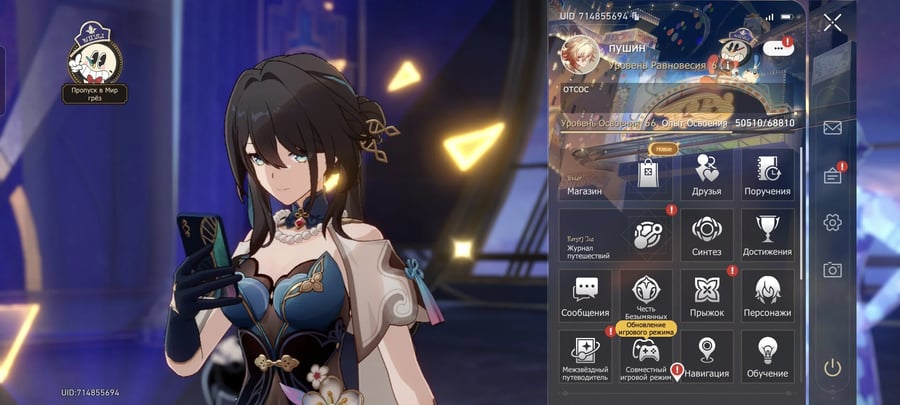900x405 pixels.
Task: View the Достижения achievements
Action: coord(768,236)
